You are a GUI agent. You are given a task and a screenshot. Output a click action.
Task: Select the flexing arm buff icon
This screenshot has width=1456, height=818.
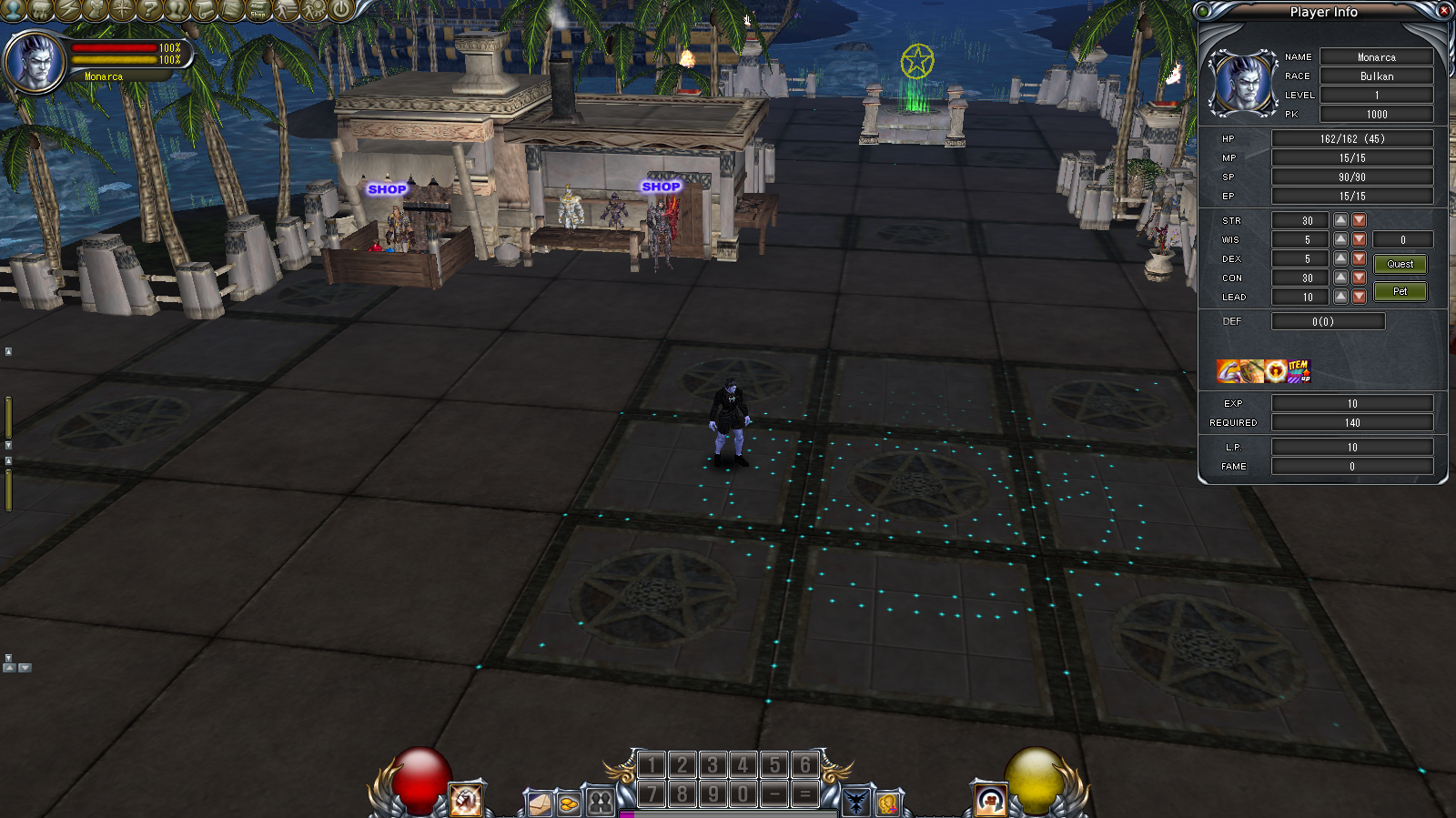tap(1228, 371)
